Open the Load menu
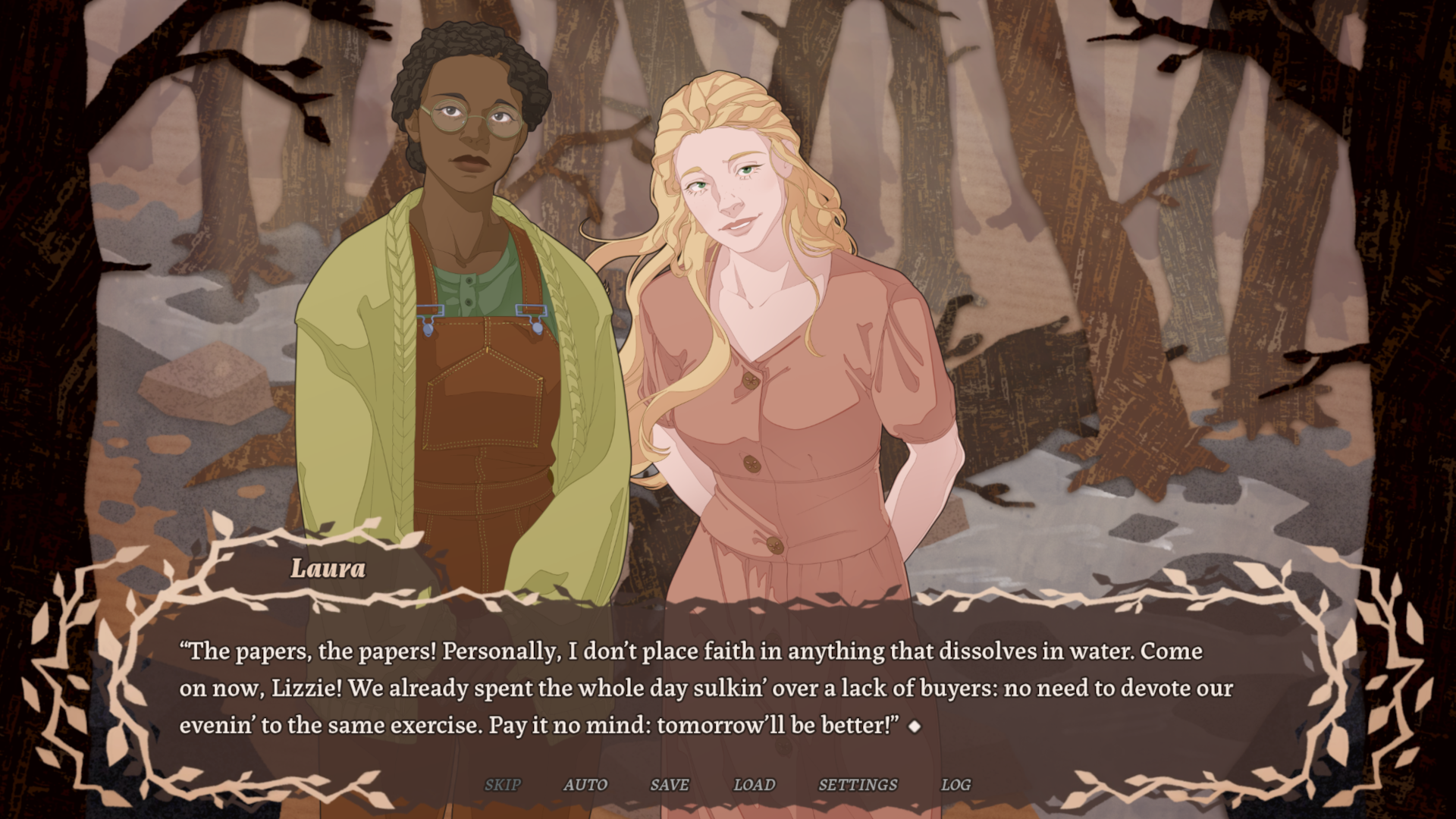 click(x=755, y=785)
